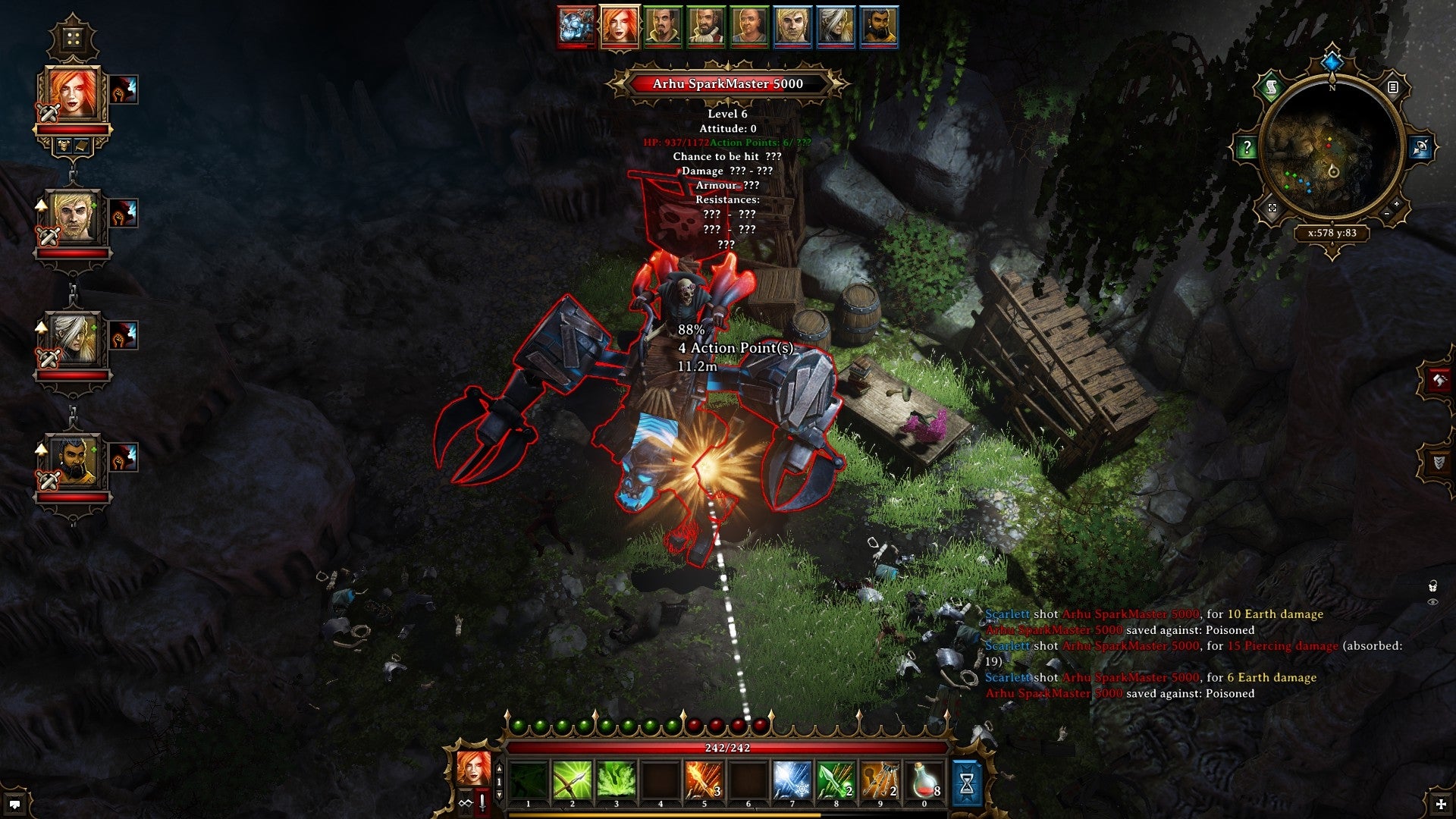Select the green poison arrow slot

point(835,781)
